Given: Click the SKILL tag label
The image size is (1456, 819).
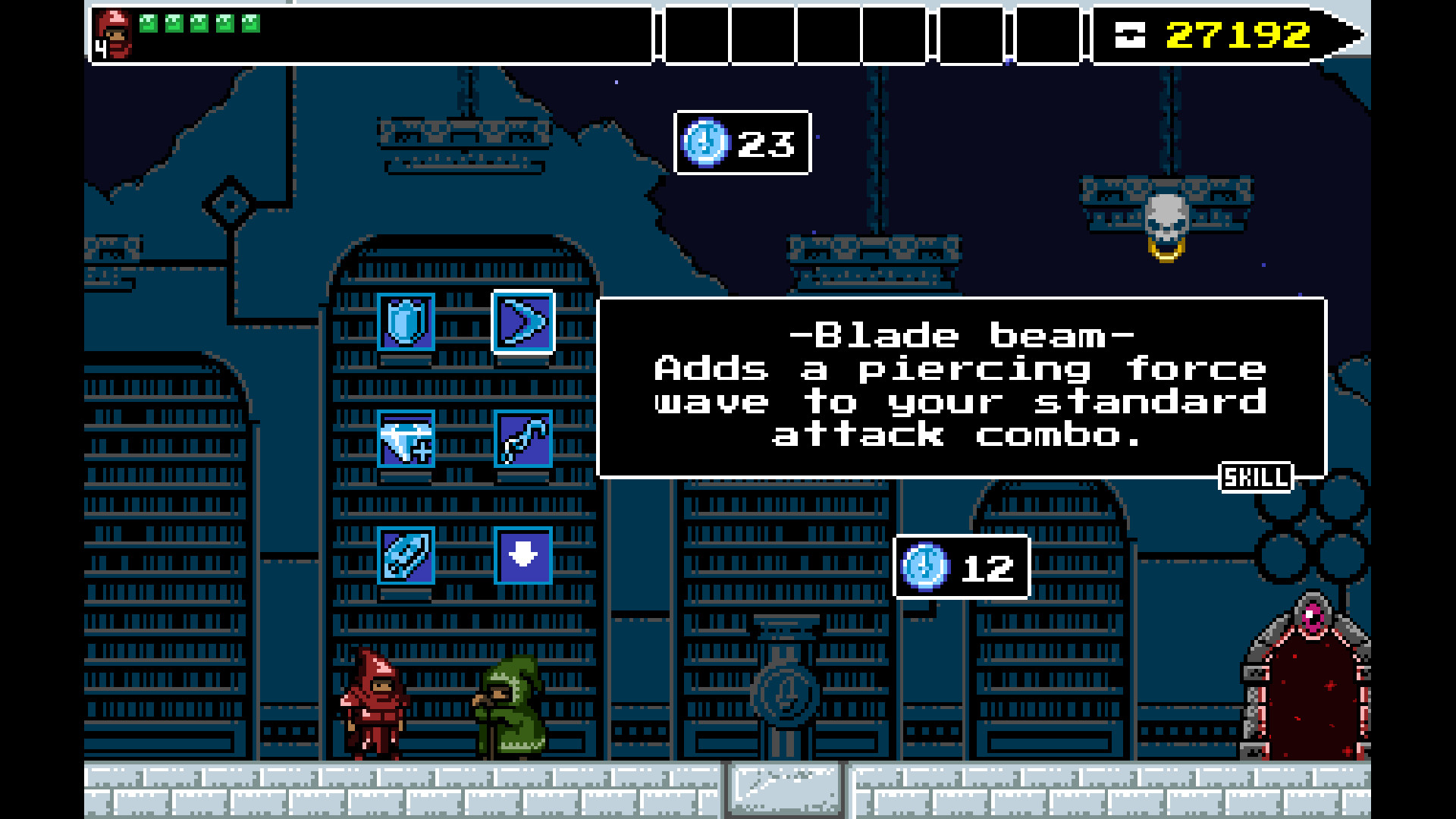Looking at the screenshot, I should [x=1256, y=476].
